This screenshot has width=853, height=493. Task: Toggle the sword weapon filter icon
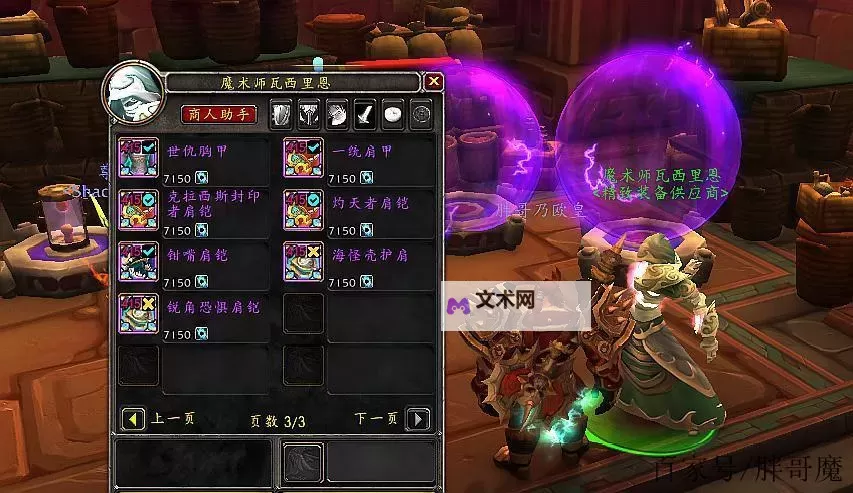coord(366,114)
